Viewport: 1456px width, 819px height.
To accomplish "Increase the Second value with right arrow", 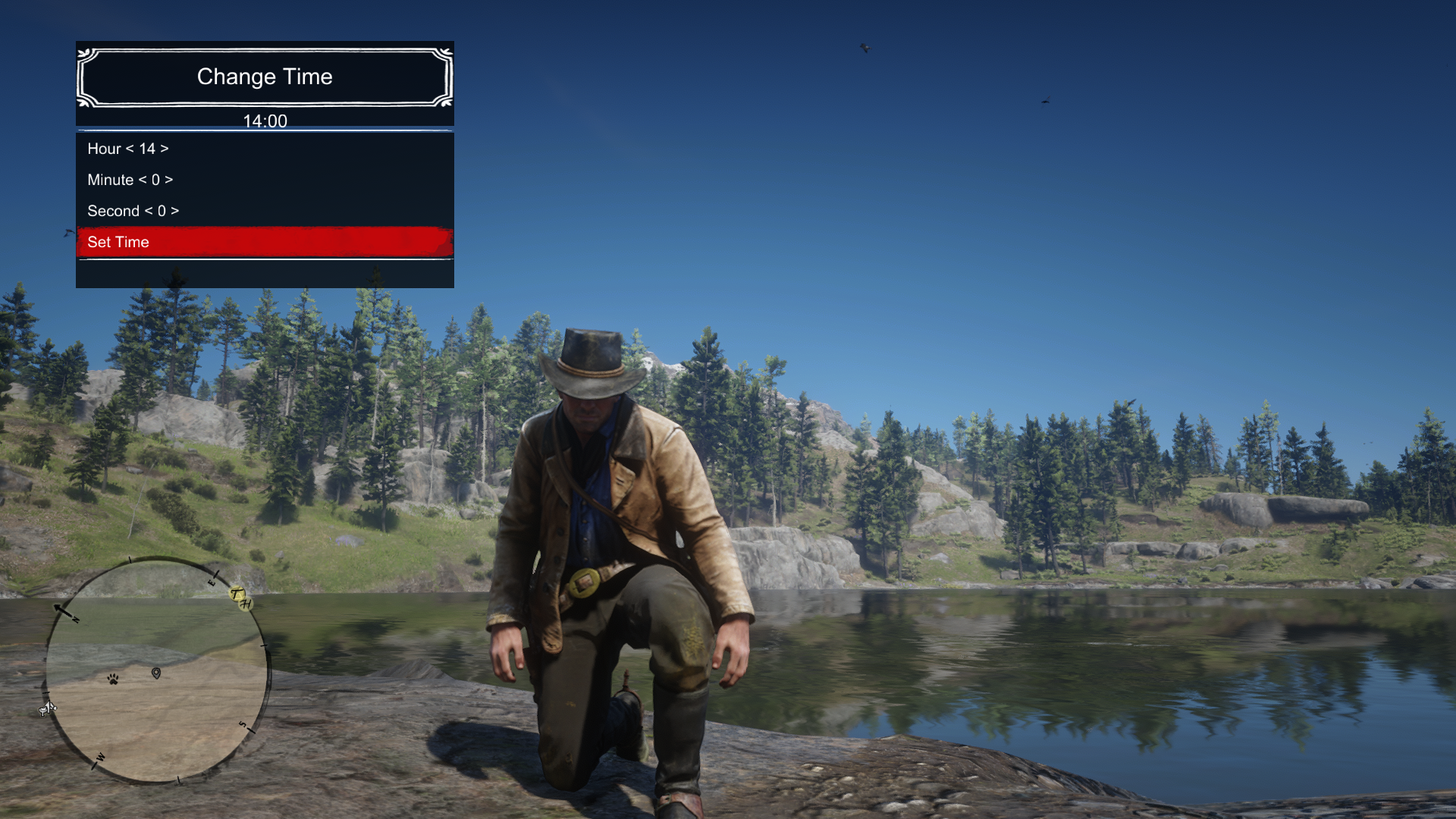I will (x=175, y=211).
